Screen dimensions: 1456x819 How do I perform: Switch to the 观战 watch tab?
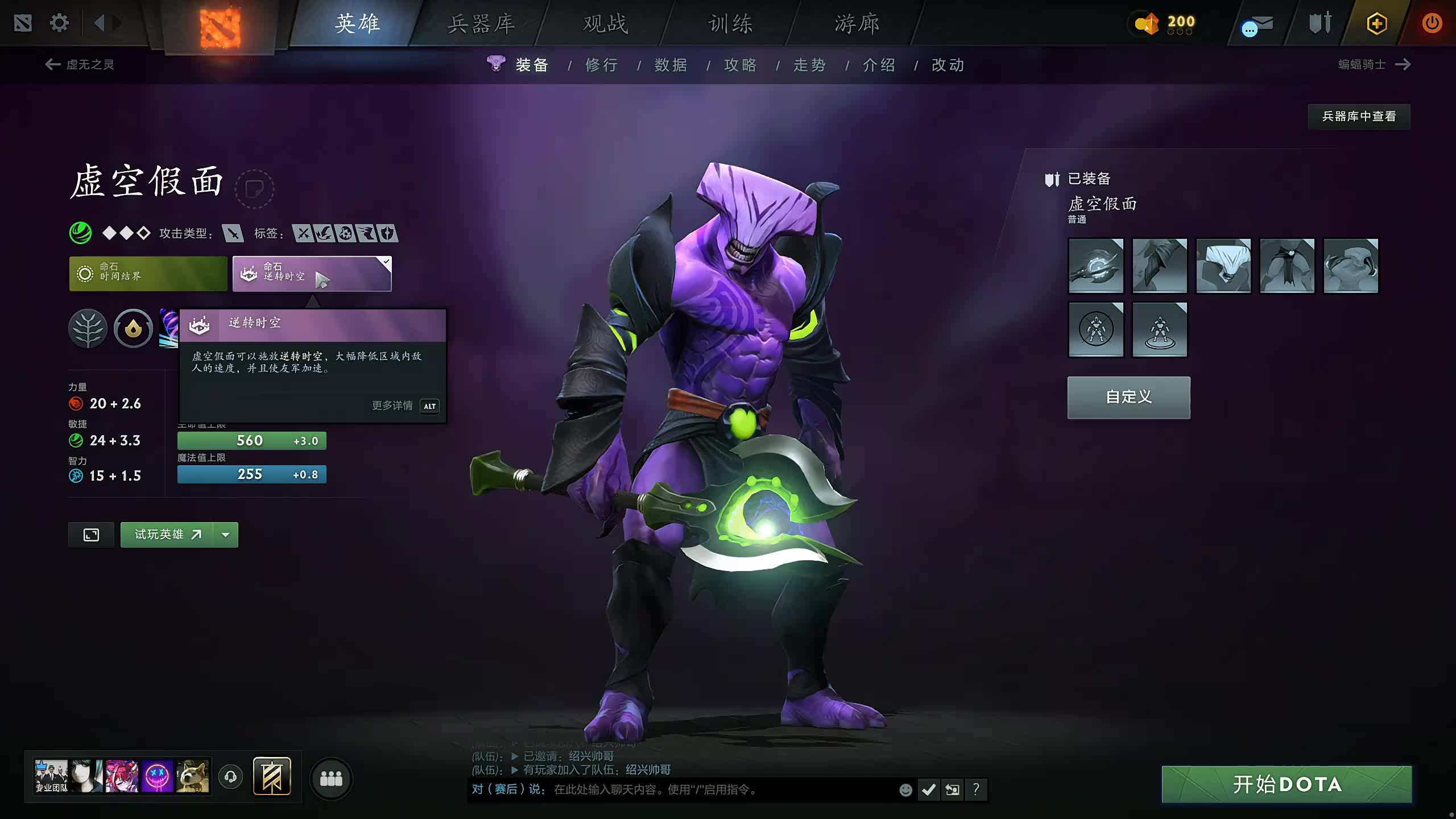click(x=606, y=24)
